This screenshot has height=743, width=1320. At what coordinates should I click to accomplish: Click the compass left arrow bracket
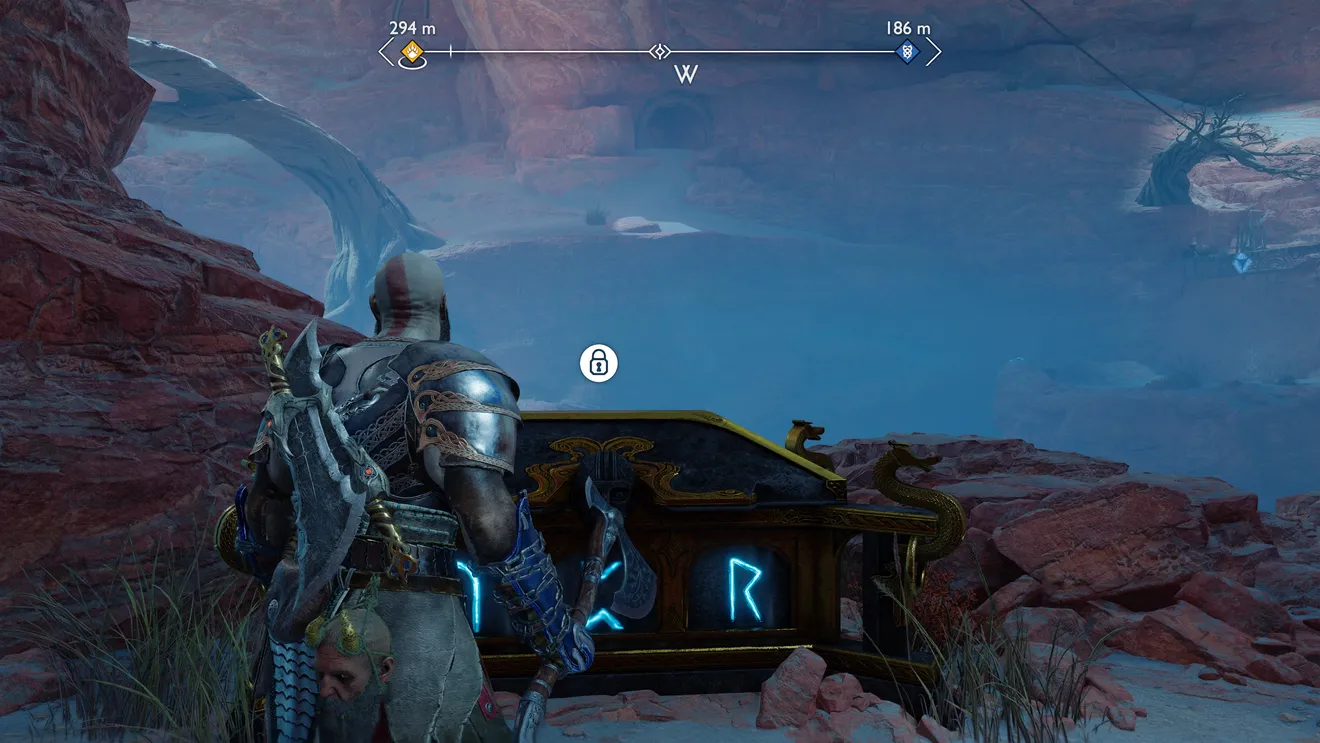[x=387, y=52]
